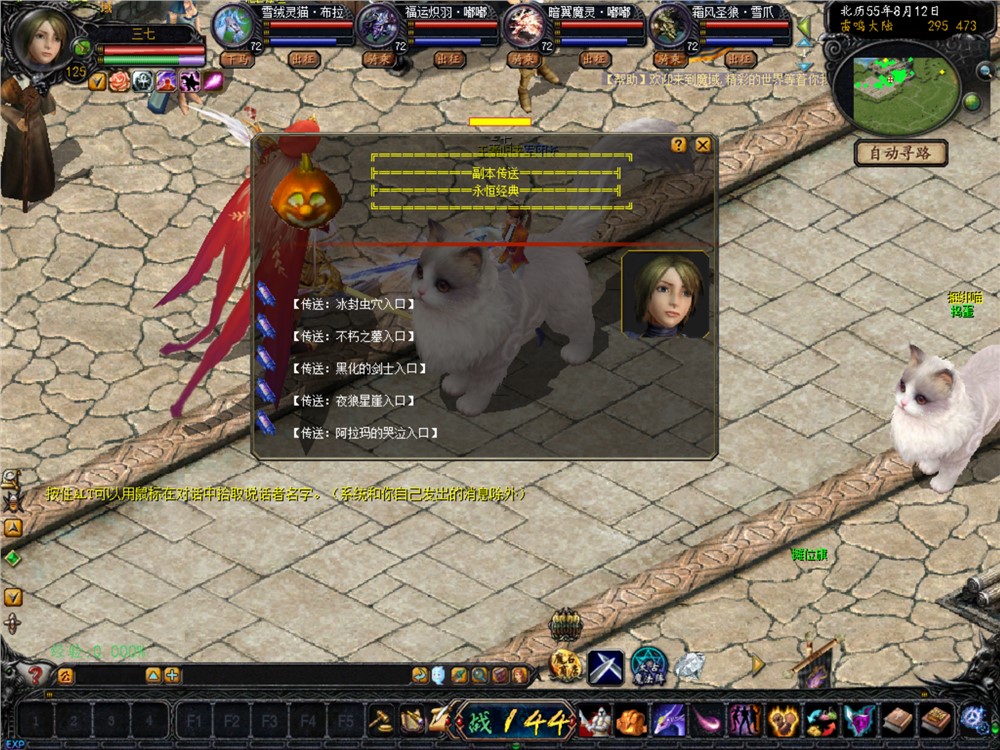The height and width of the screenshot is (750, 1000).
Task: Select pet portrait 福运炽羽·嘟嘟
Action: coord(377,26)
